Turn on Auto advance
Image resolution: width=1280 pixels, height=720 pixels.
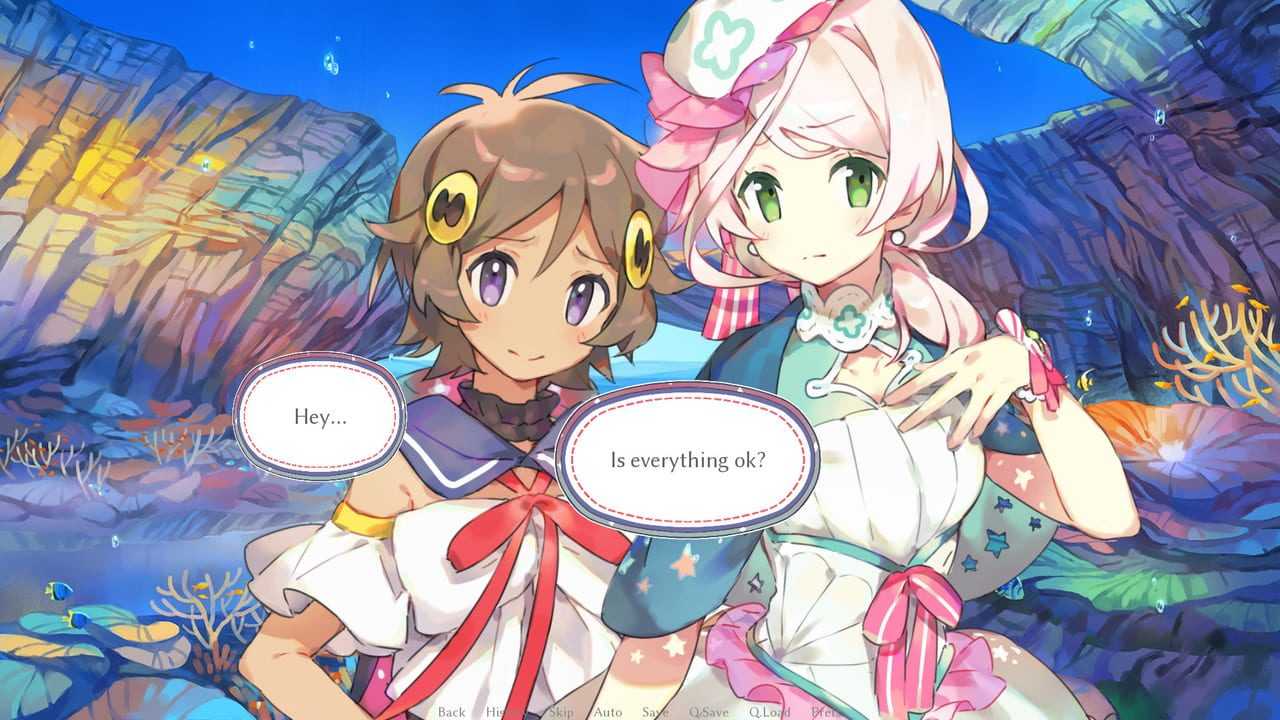point(608,712)
